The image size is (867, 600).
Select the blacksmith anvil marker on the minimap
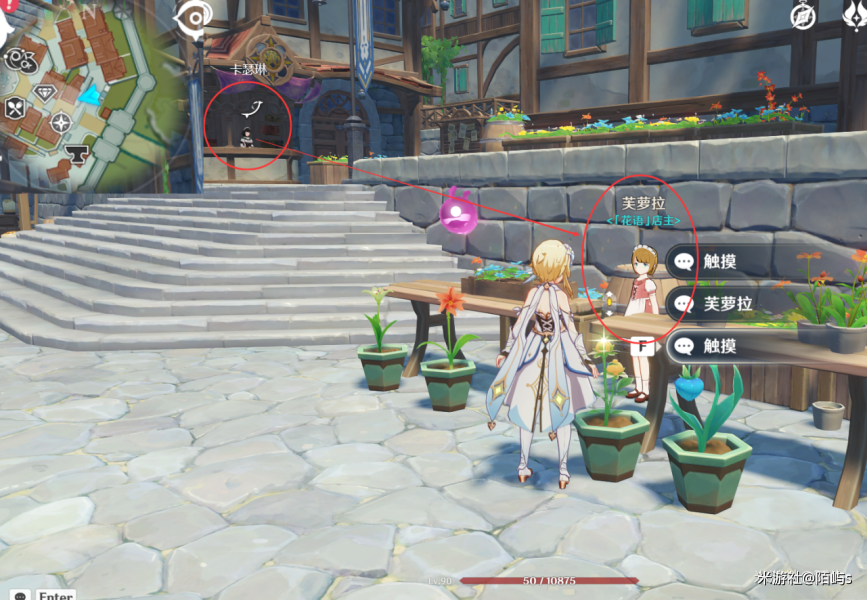pos(76,155)
